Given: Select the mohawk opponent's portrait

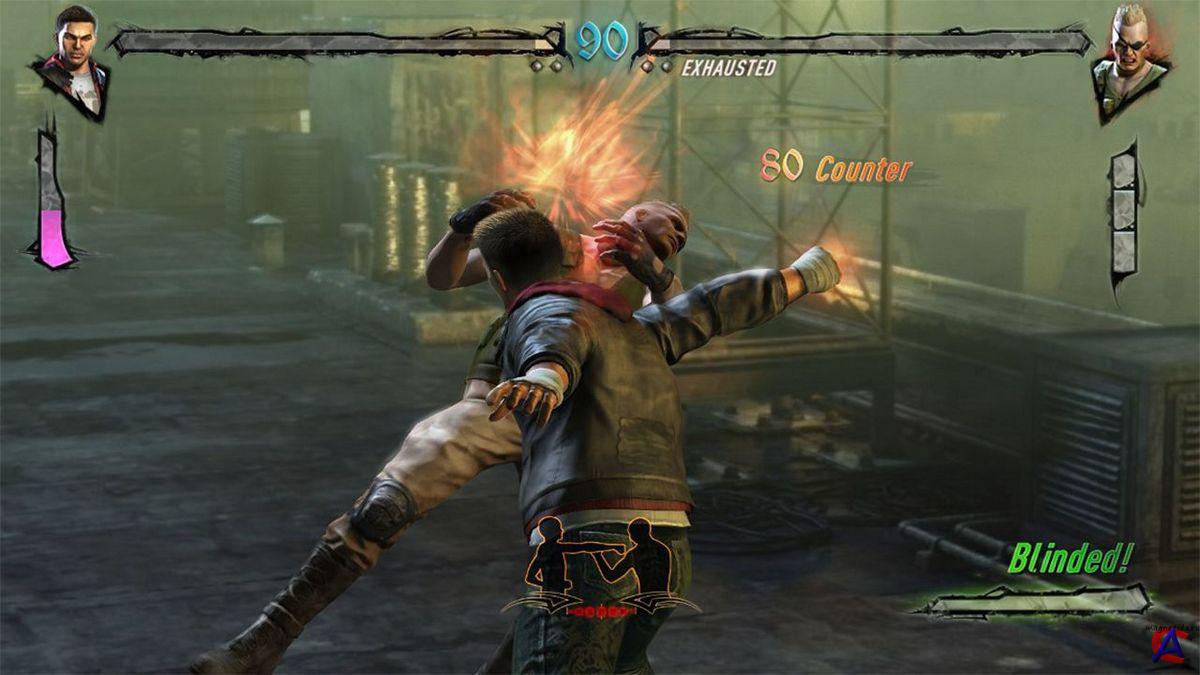Looking at the screenshot, I should point(1131,62).
